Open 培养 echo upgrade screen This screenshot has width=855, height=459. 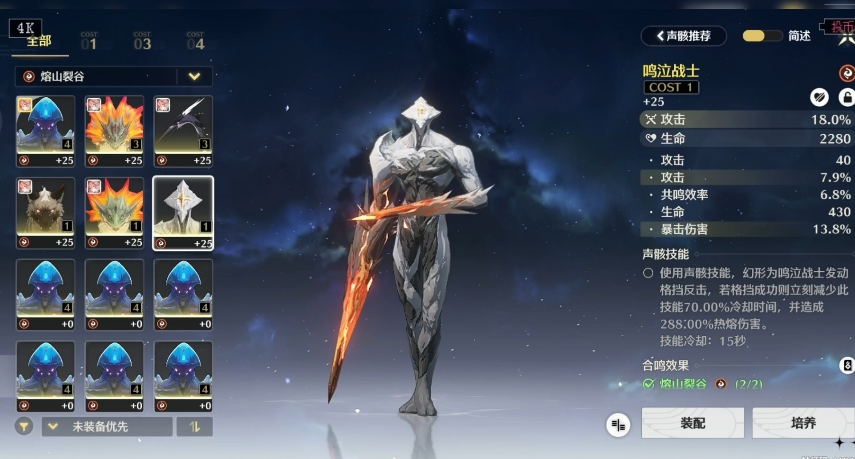click(x=802, y=424)
